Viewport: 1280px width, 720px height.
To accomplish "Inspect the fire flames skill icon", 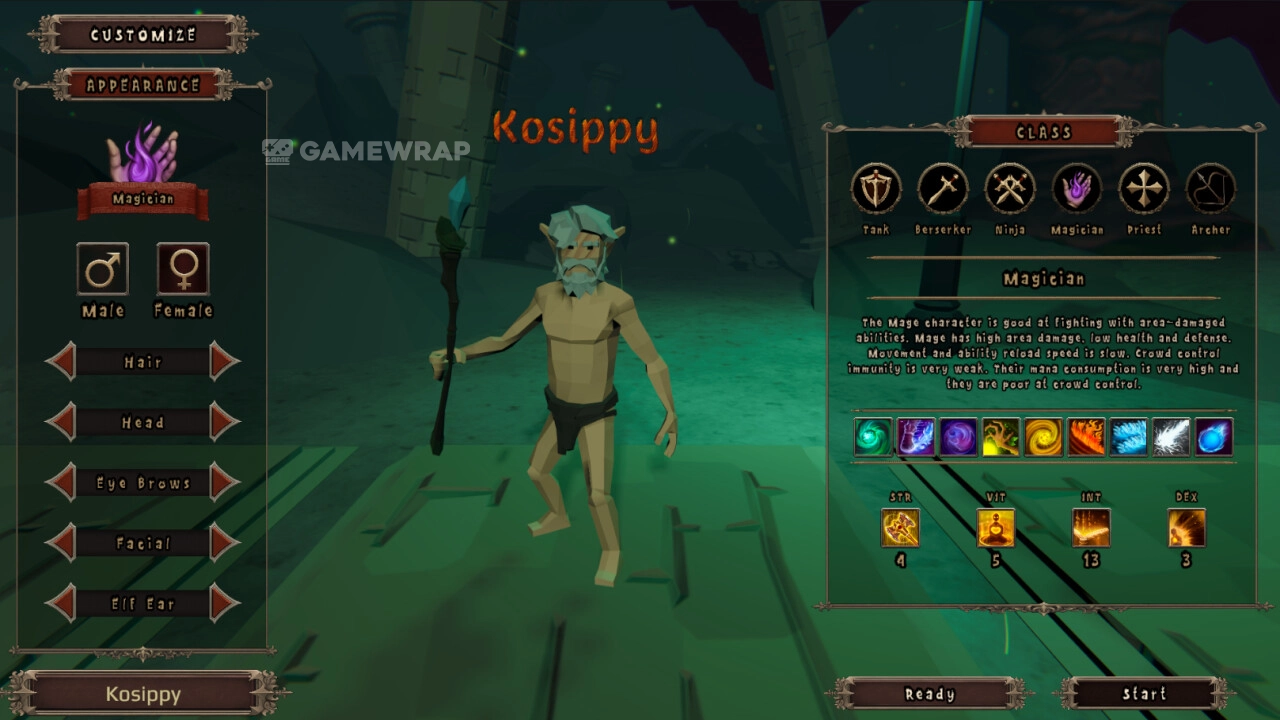I will click(x=1086, y=437).
